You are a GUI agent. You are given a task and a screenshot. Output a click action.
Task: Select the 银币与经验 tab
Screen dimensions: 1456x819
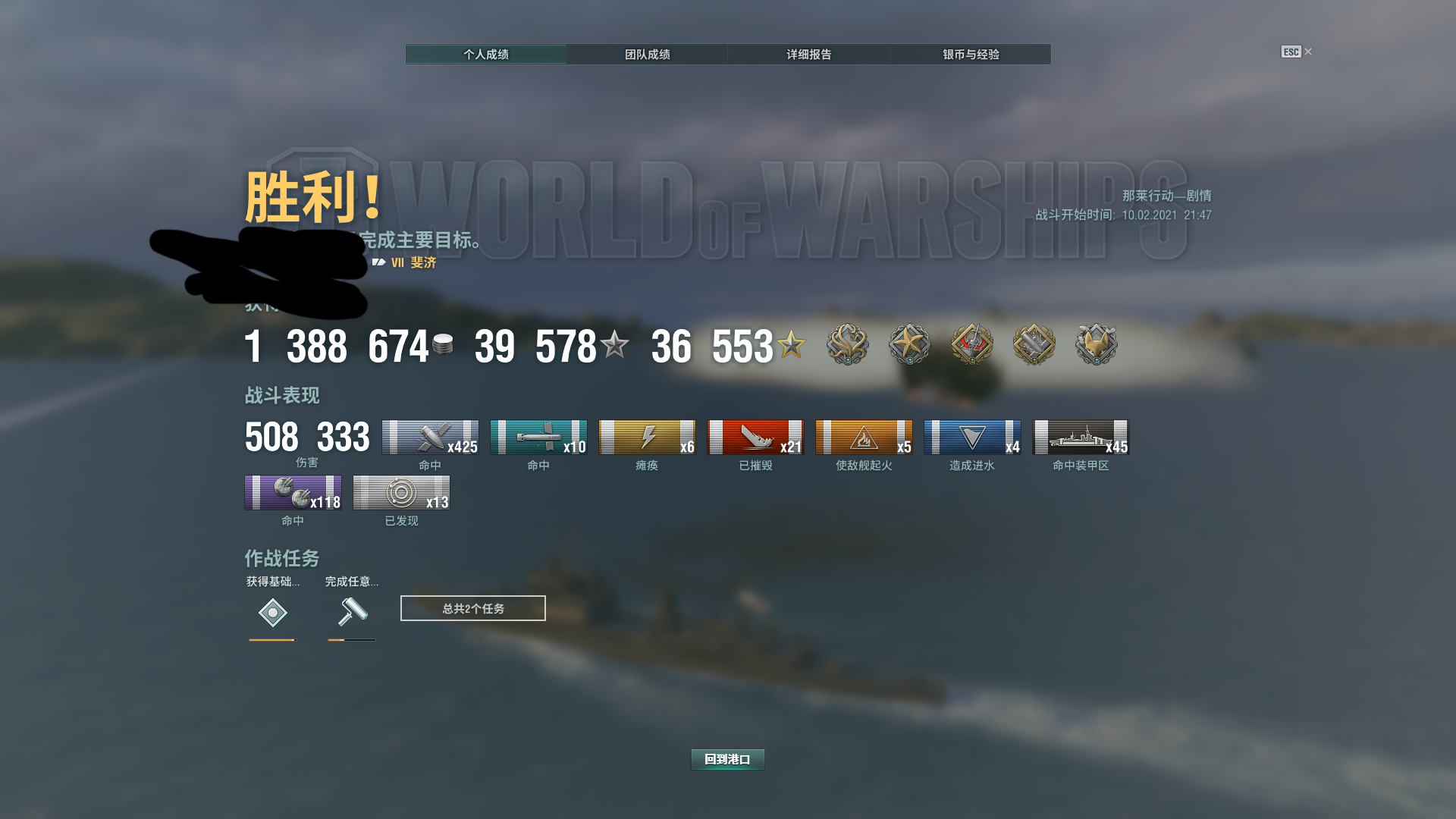(x=971, y=55)
